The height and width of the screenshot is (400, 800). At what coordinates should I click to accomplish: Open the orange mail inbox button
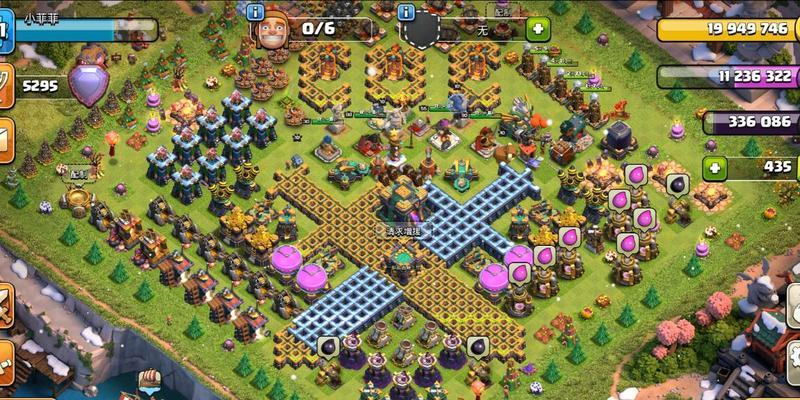click(4, 137)
